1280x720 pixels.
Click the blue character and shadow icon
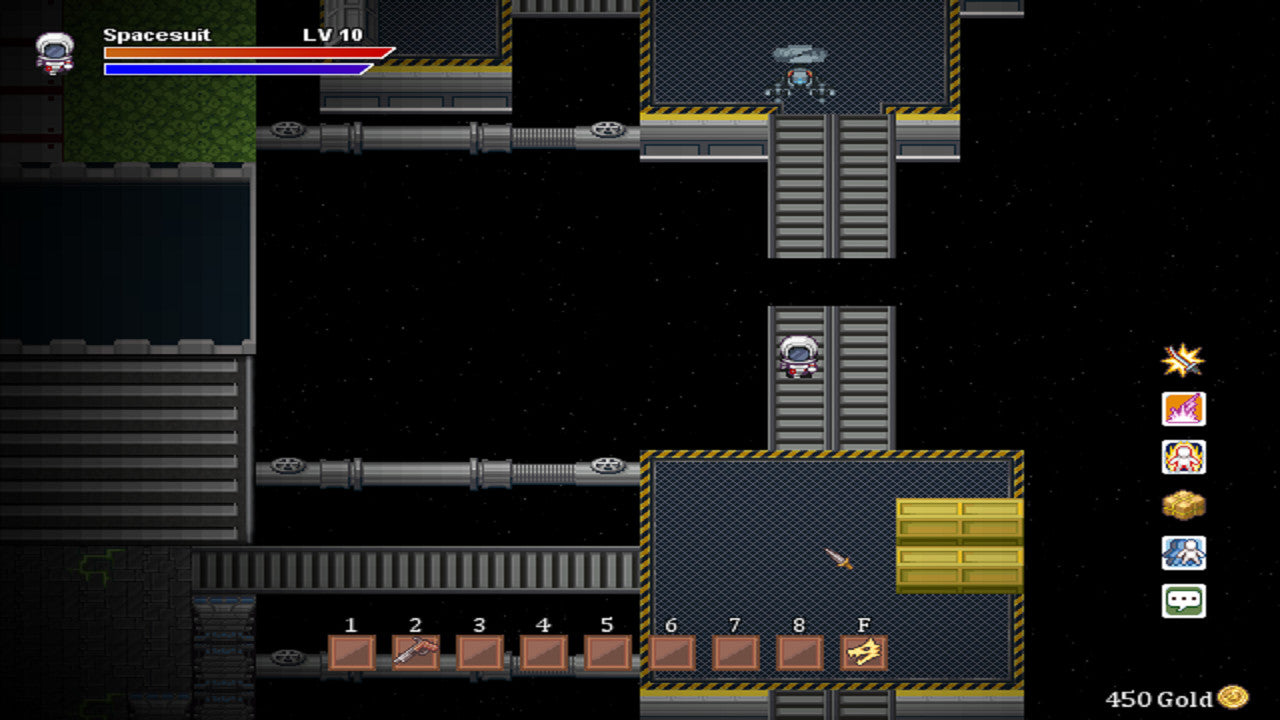[1183, 553]
